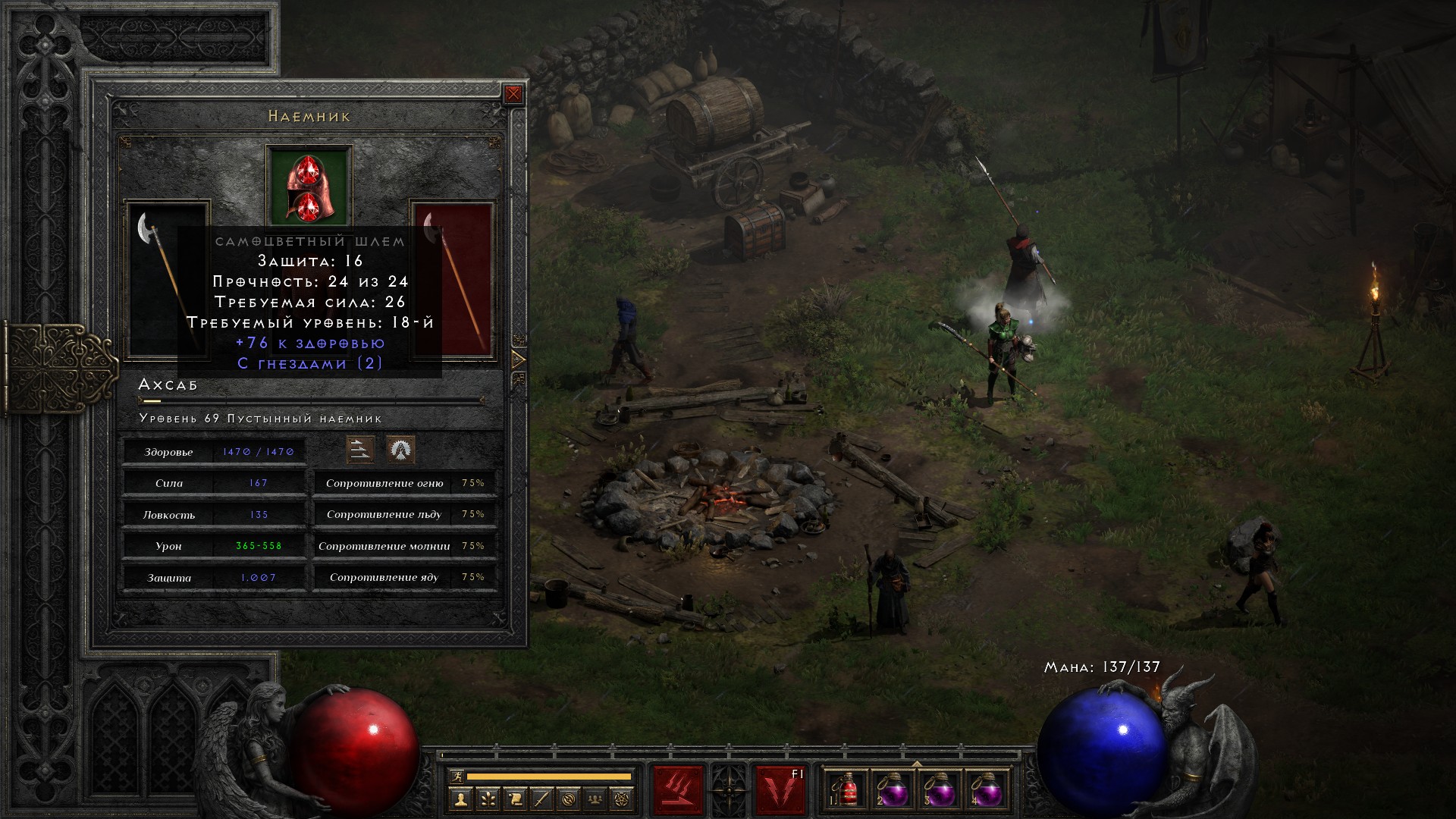Viewport: 1456px width, 819px height.
Task: Select the red off-hand polearm slot
Action: pyautogui.click(x=453, y=281)
